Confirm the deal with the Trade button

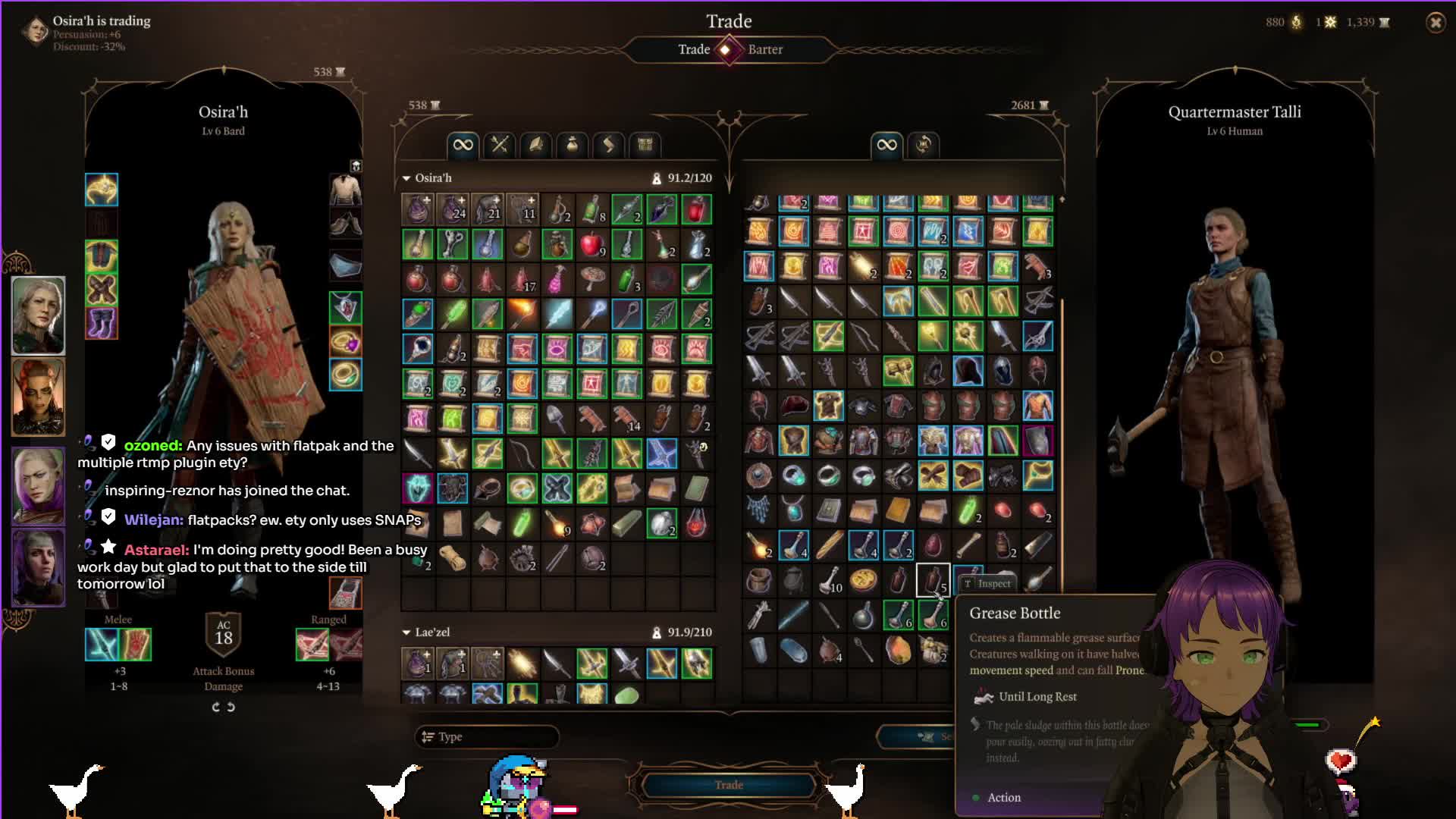pyautogui.click(x=728, y=785)
